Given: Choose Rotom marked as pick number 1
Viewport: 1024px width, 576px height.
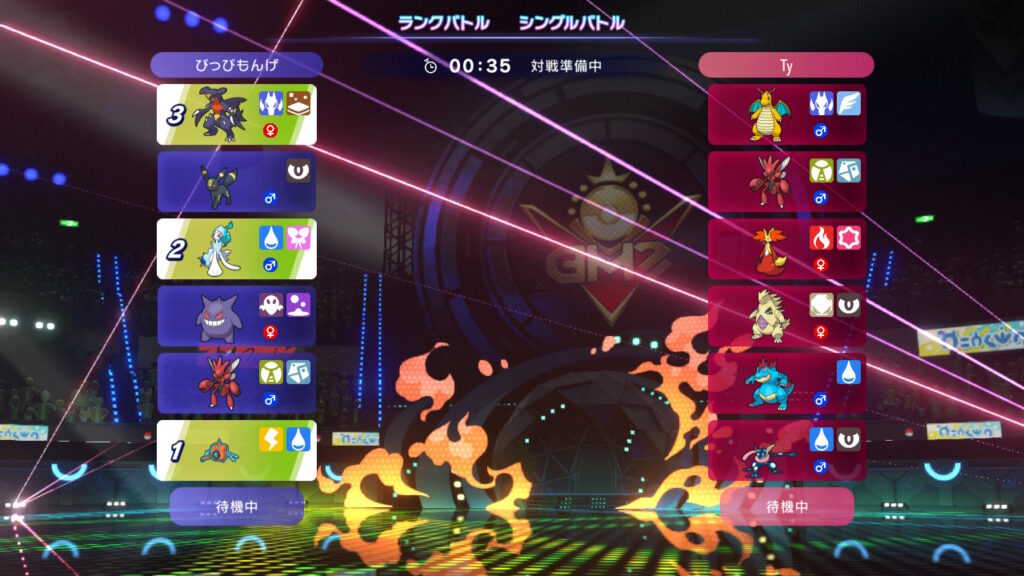Looking at the screenshot, I should coord(237,450).
